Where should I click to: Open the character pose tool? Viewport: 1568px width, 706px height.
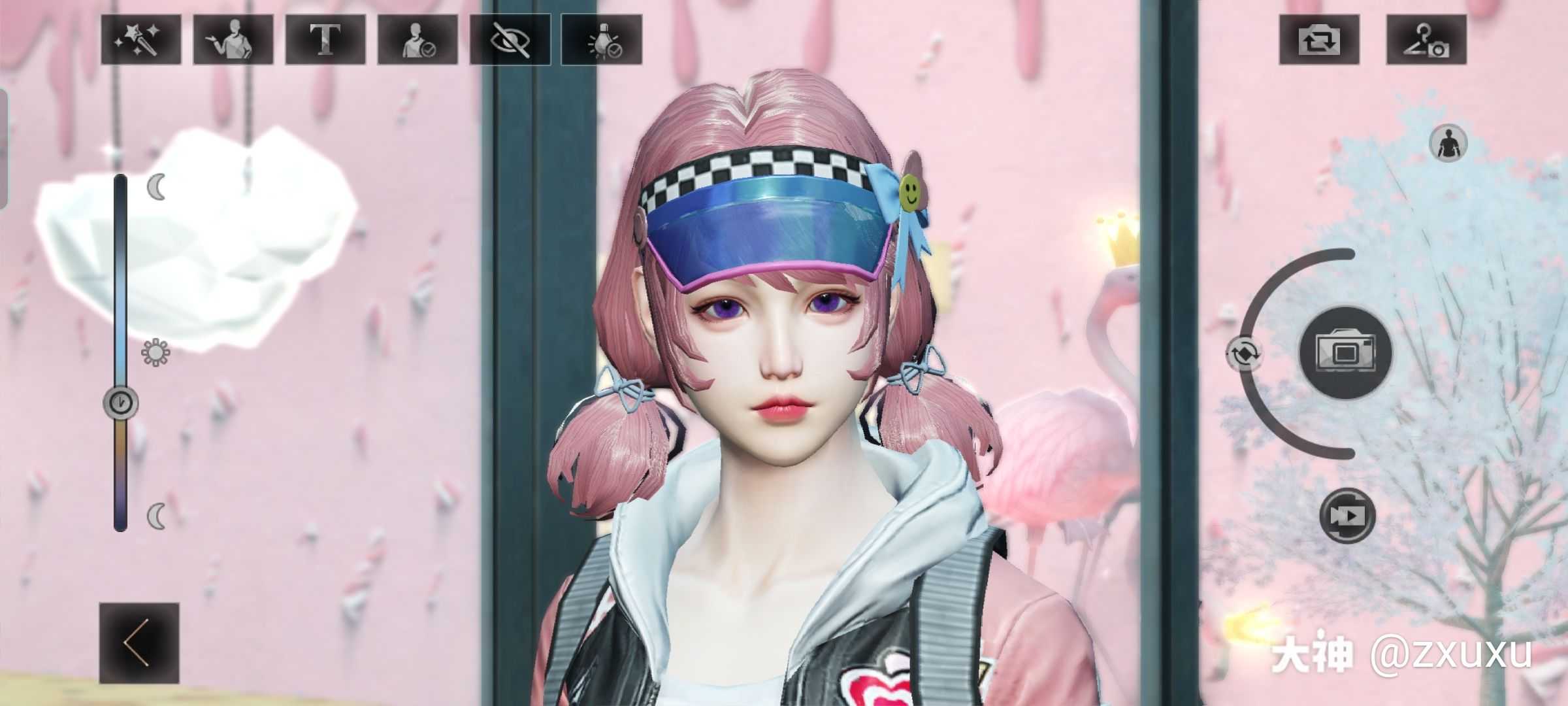point(233,41)
